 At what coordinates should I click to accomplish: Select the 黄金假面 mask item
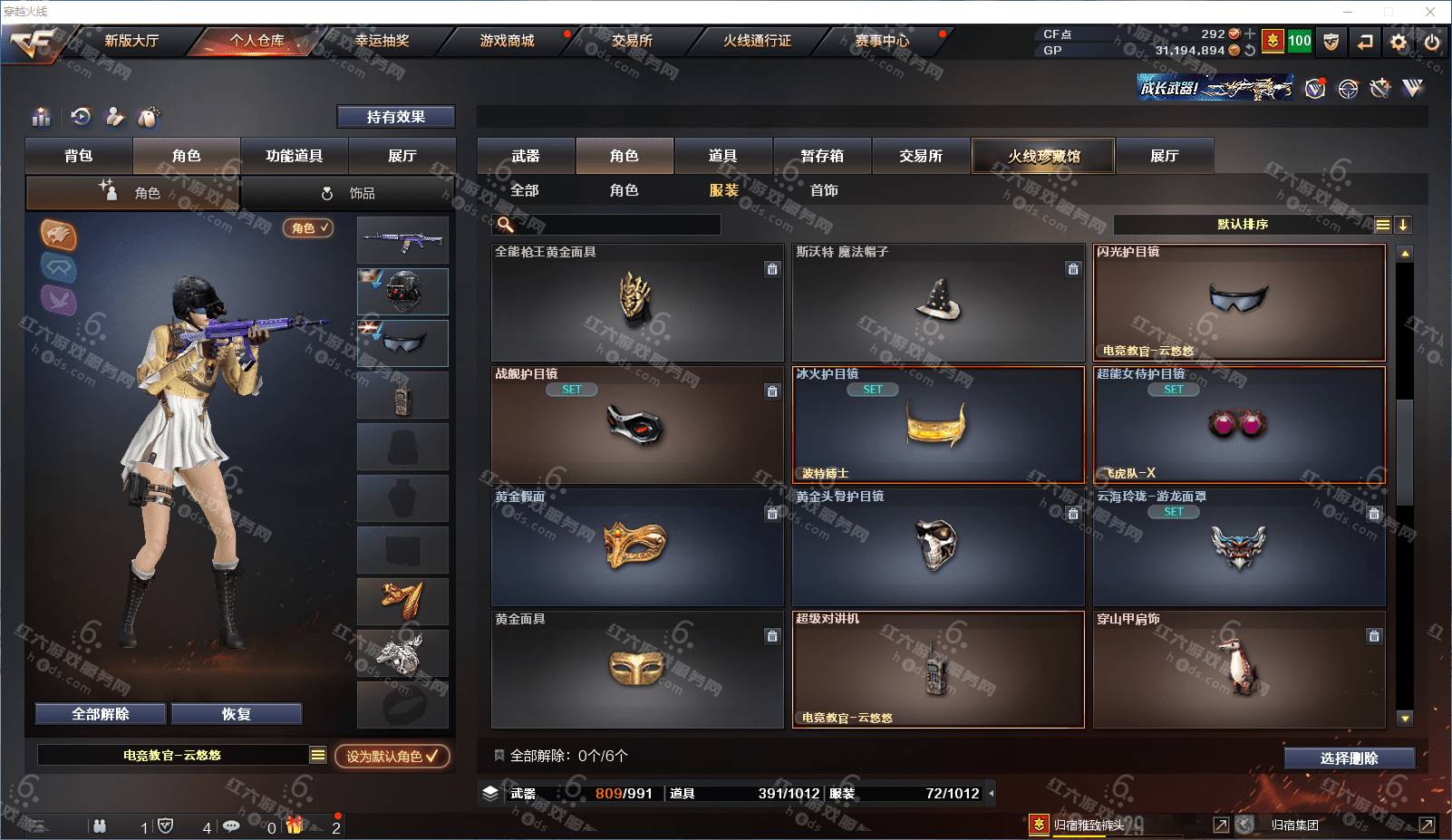tap(637, 547)
